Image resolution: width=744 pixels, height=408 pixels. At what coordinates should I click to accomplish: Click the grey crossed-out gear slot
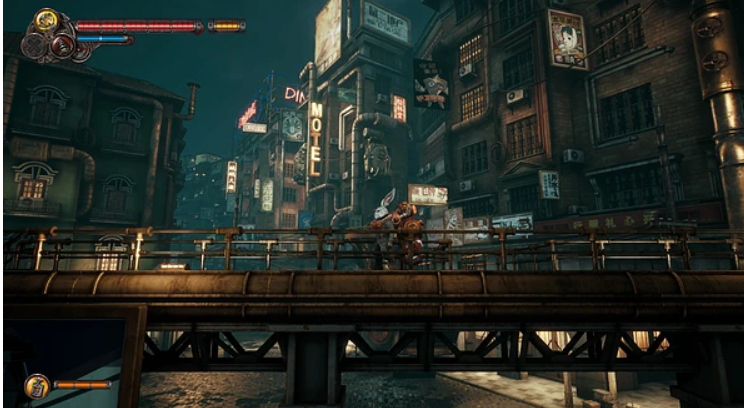click(x=36, y=45)
